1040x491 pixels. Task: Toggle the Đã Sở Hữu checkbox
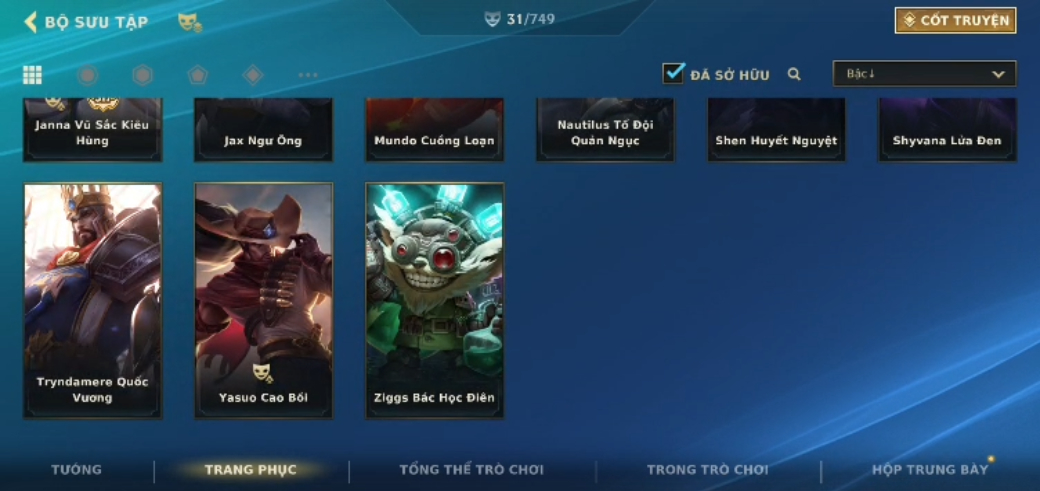click(673, 73)
